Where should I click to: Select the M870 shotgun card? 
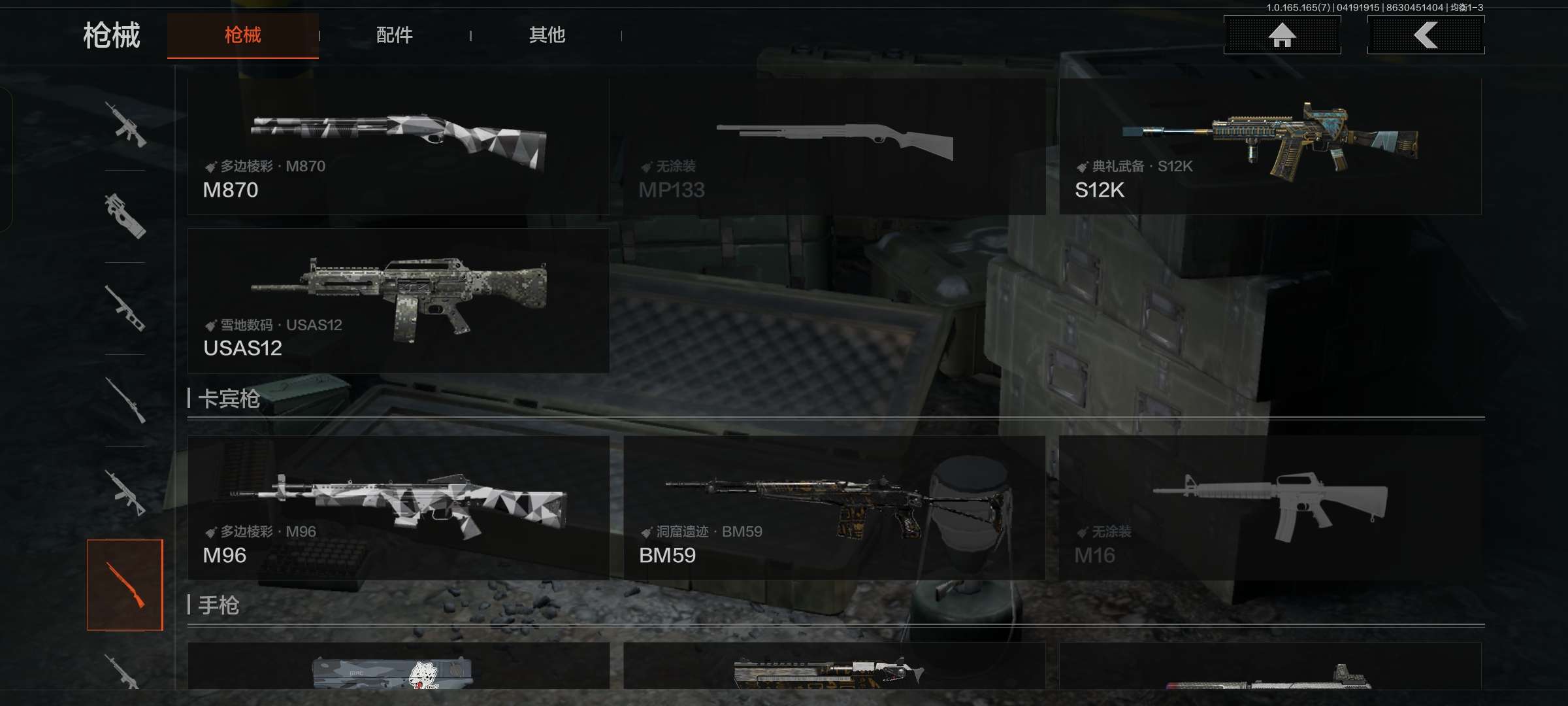(399, 146)
